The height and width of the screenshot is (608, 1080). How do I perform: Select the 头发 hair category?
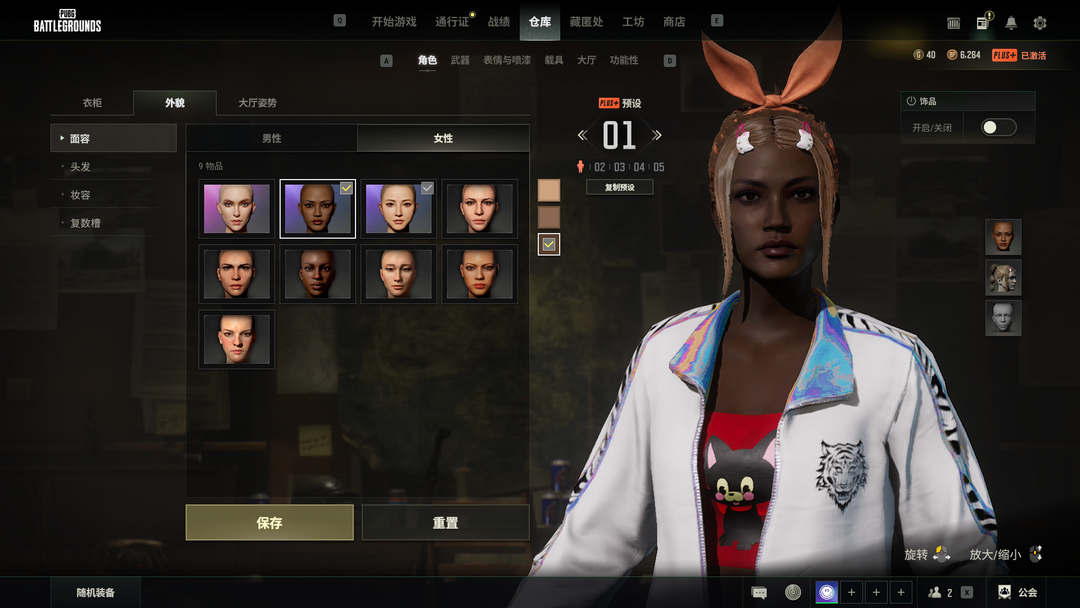(81, 167)
